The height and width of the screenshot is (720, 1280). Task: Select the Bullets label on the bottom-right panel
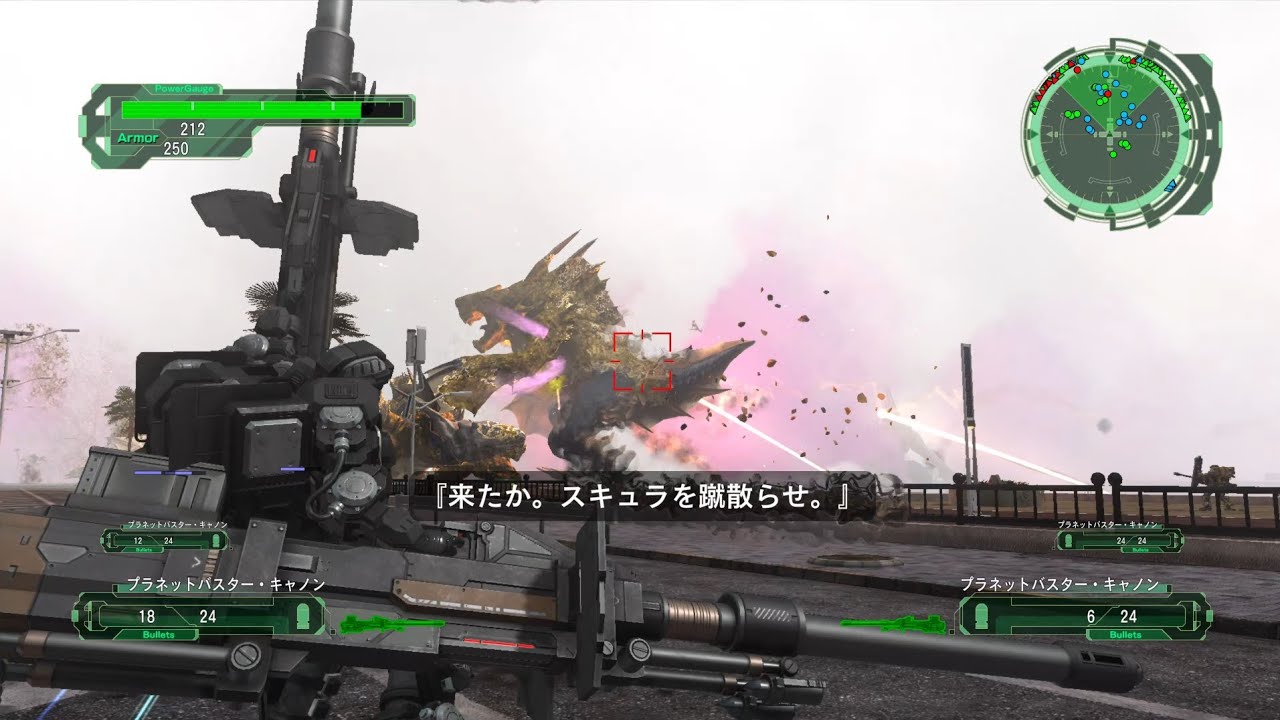click(1124, 633)
